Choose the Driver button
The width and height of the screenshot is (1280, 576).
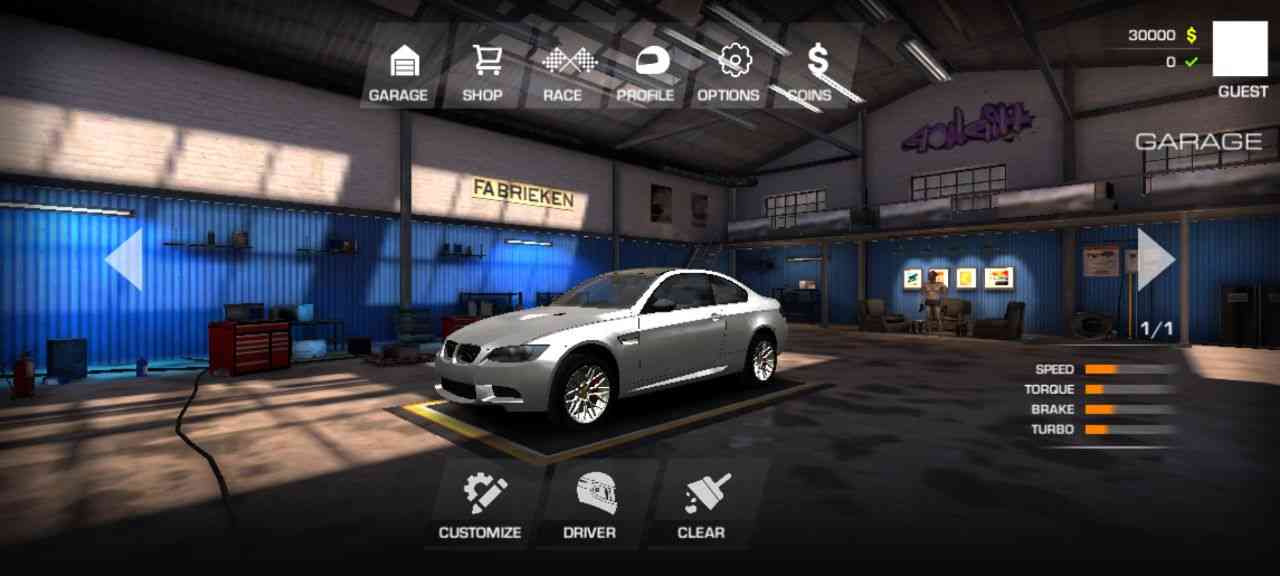coord(591,505)
